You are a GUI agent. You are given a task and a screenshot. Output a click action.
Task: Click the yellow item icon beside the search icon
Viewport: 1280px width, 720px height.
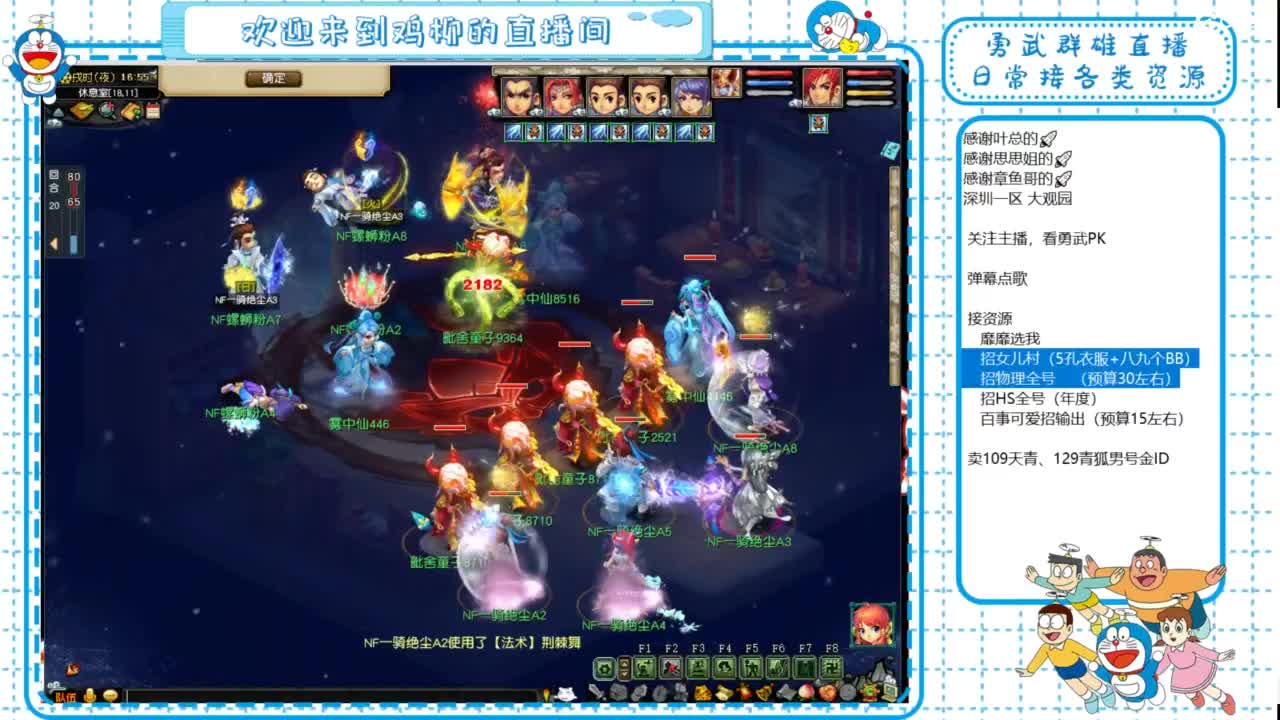[x=82, y=110]
